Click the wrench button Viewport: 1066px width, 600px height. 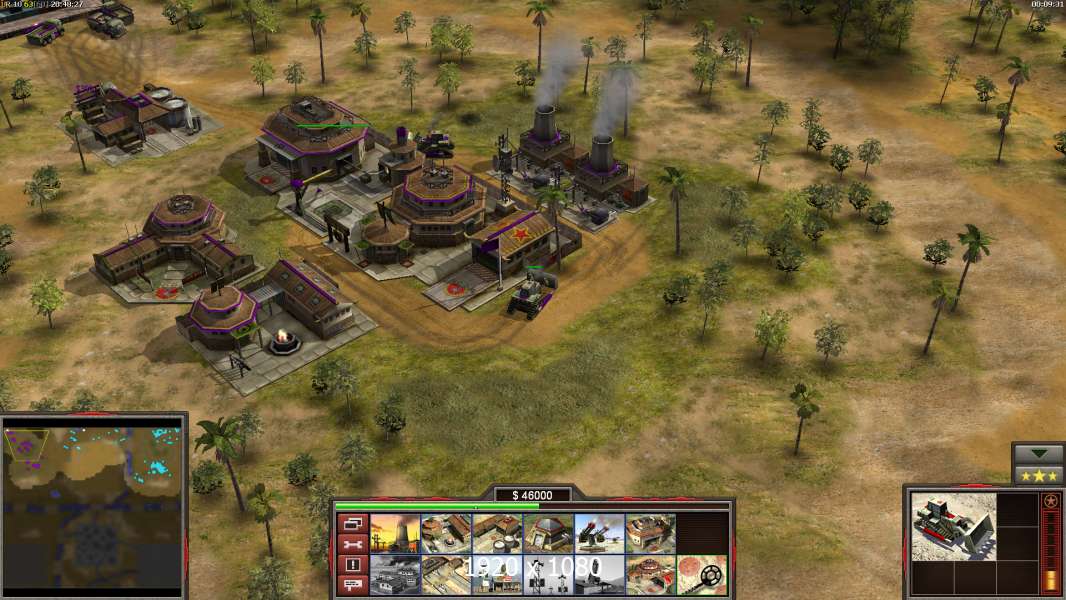tap(351, 544)
